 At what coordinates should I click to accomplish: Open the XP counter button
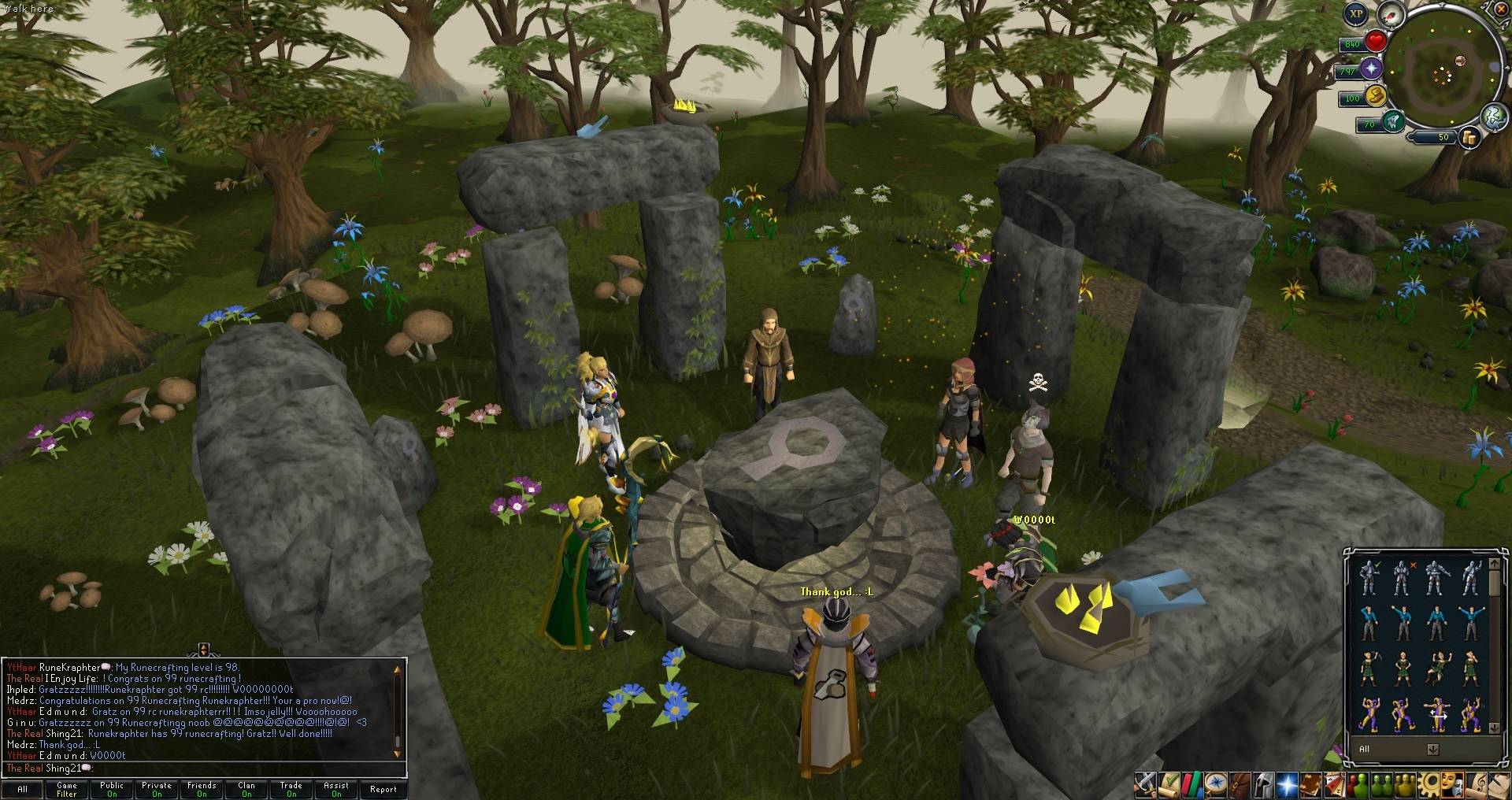pyautogui.click(x=1355, y=13)
